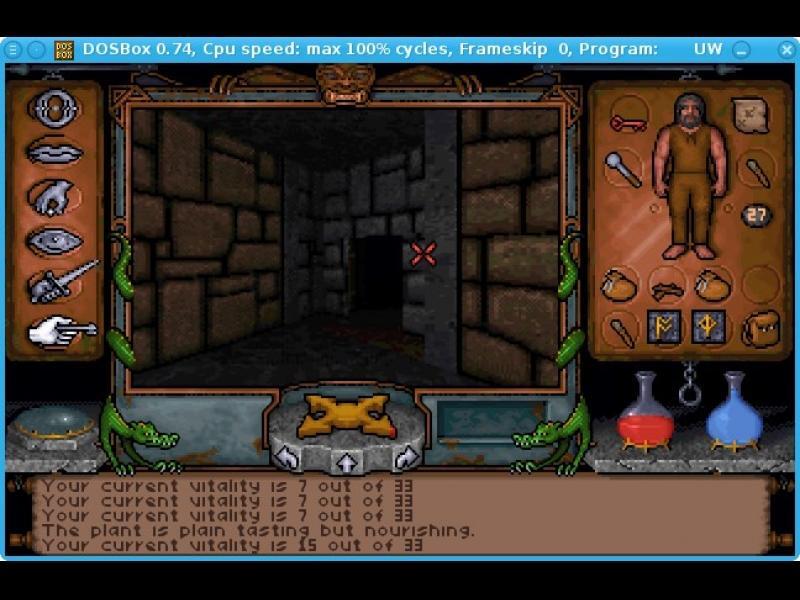Click the mace in the weapon hand slot

tap(622, 169)
